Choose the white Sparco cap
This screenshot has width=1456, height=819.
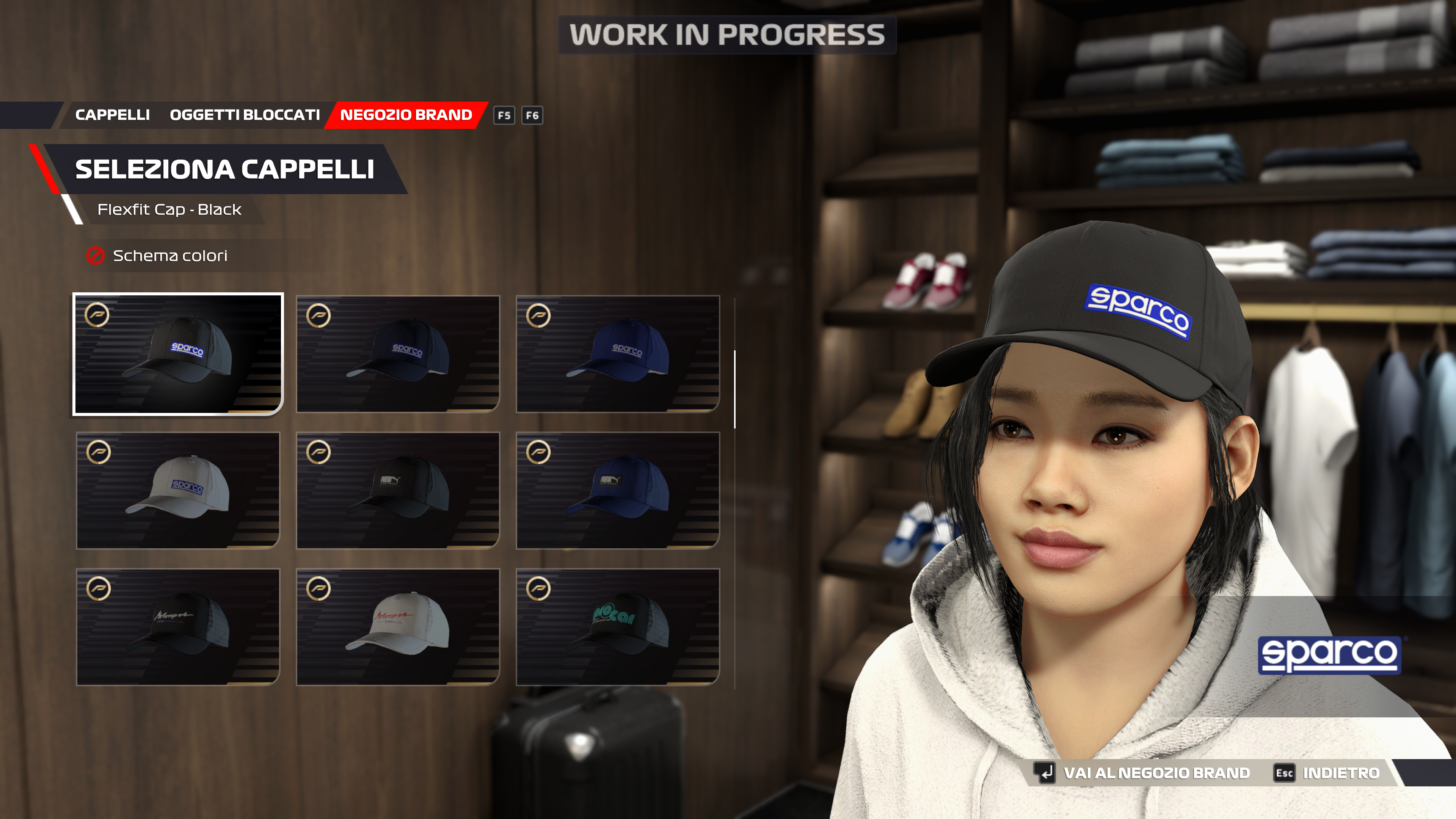pos(178,491)
